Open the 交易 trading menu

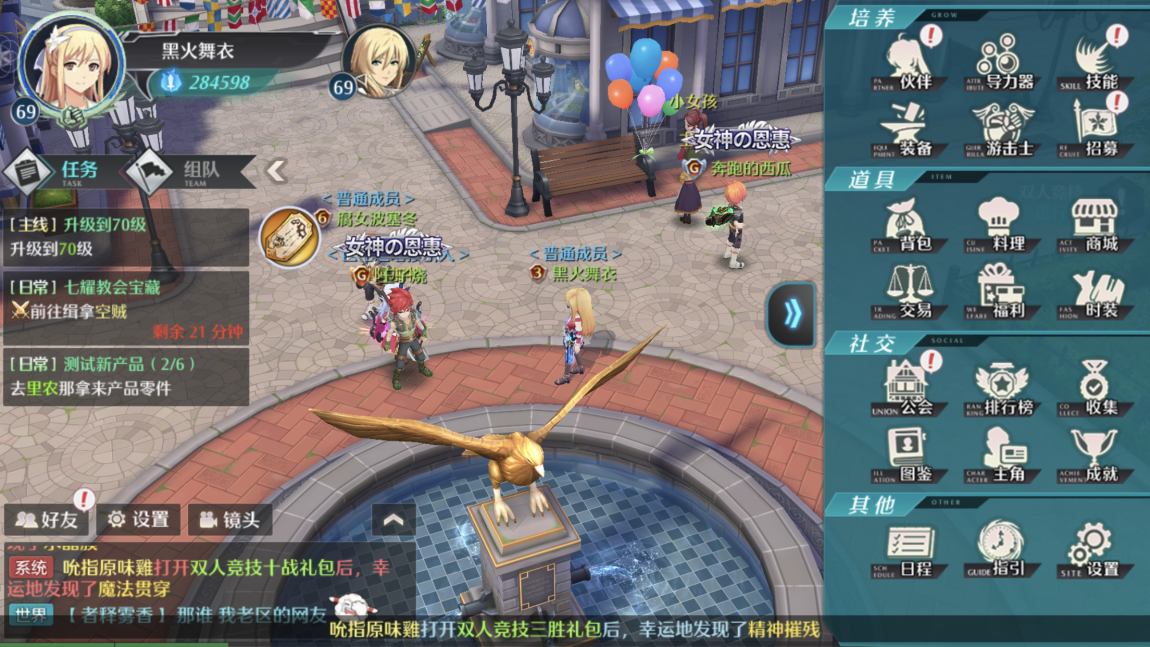(909, 292)
